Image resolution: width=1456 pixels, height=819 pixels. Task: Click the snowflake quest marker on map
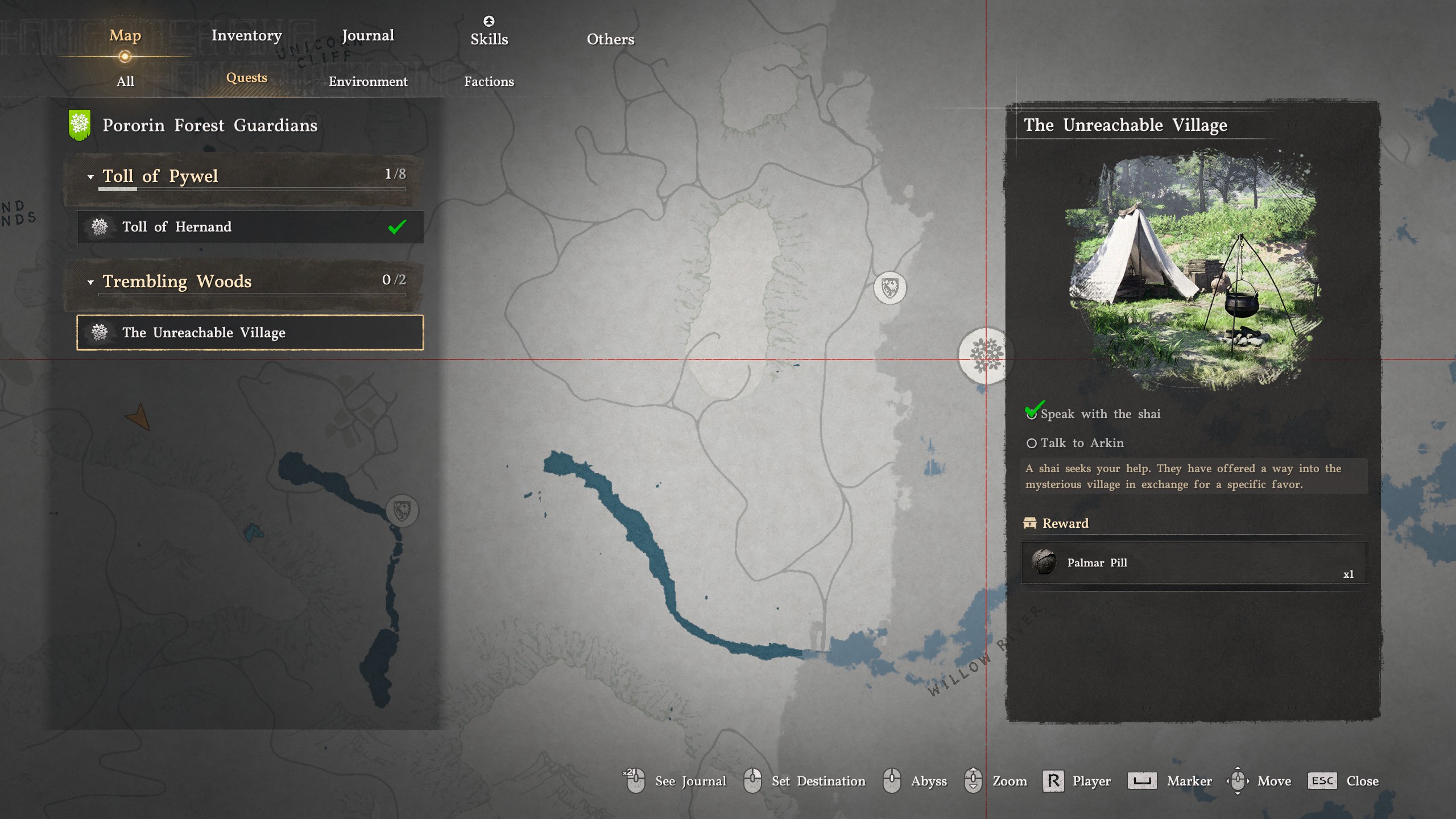pos(986,355)
